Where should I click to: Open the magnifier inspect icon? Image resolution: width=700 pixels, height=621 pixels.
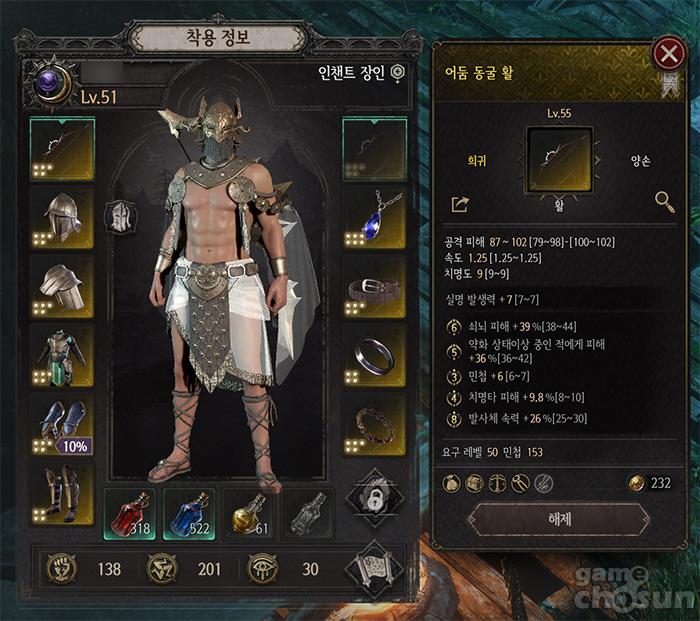tap(665, 203)
